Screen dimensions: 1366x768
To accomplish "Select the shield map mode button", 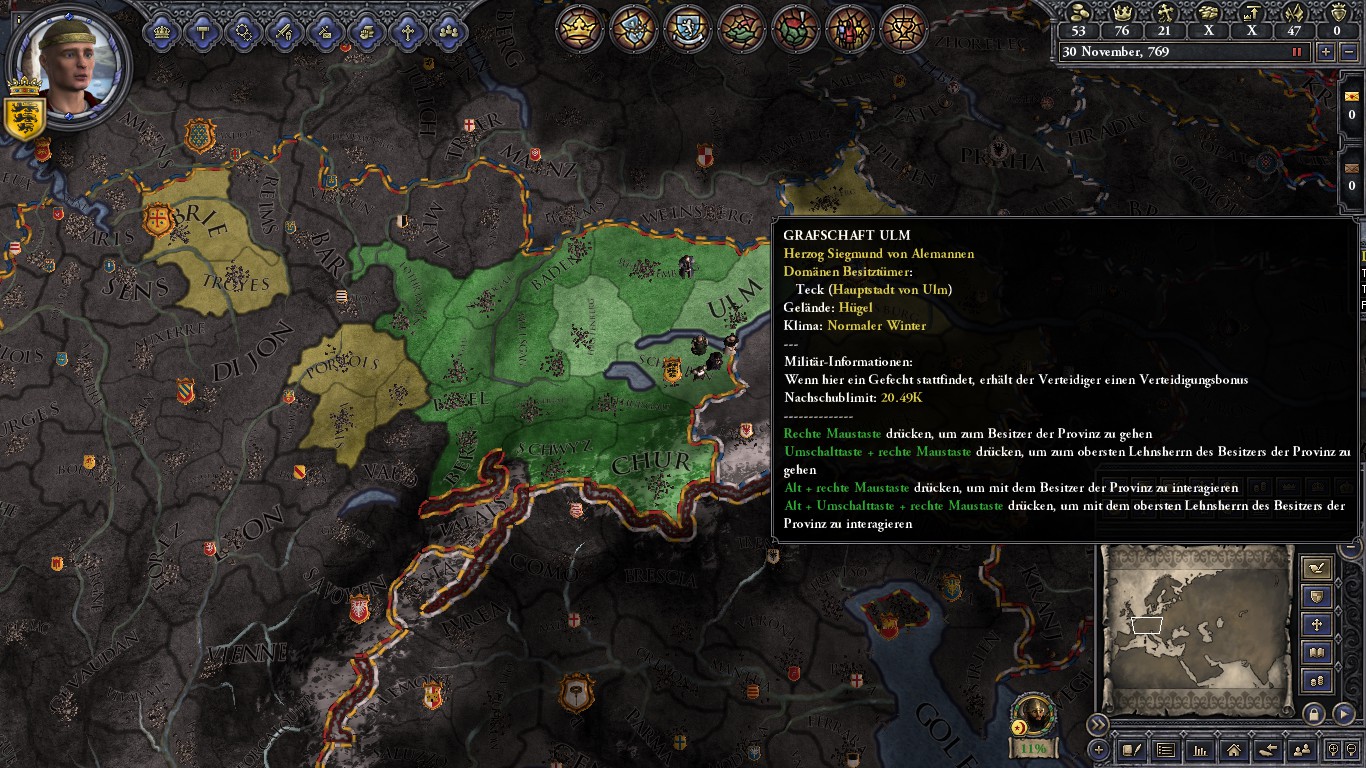I will pyautogui.click(x=1317, y=597).
